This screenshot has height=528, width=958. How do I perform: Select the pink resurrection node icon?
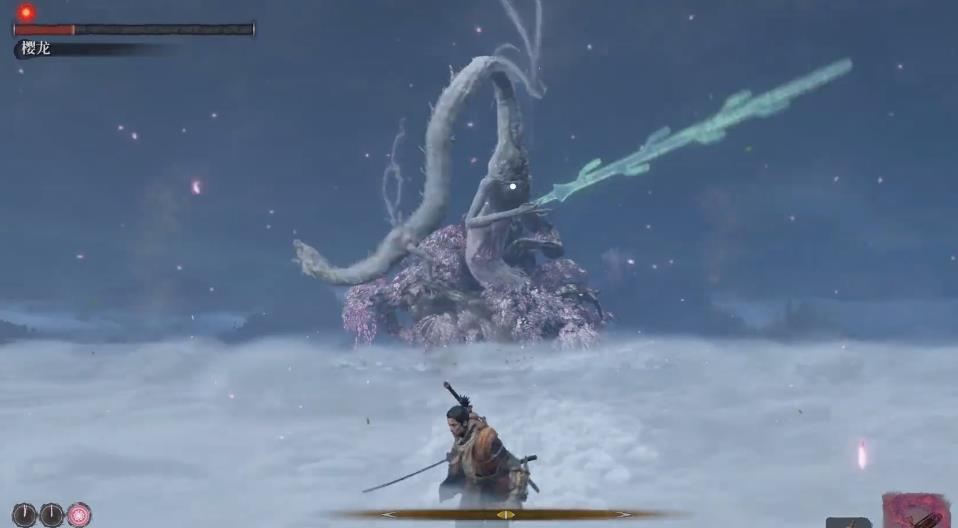tap(79, 515)
